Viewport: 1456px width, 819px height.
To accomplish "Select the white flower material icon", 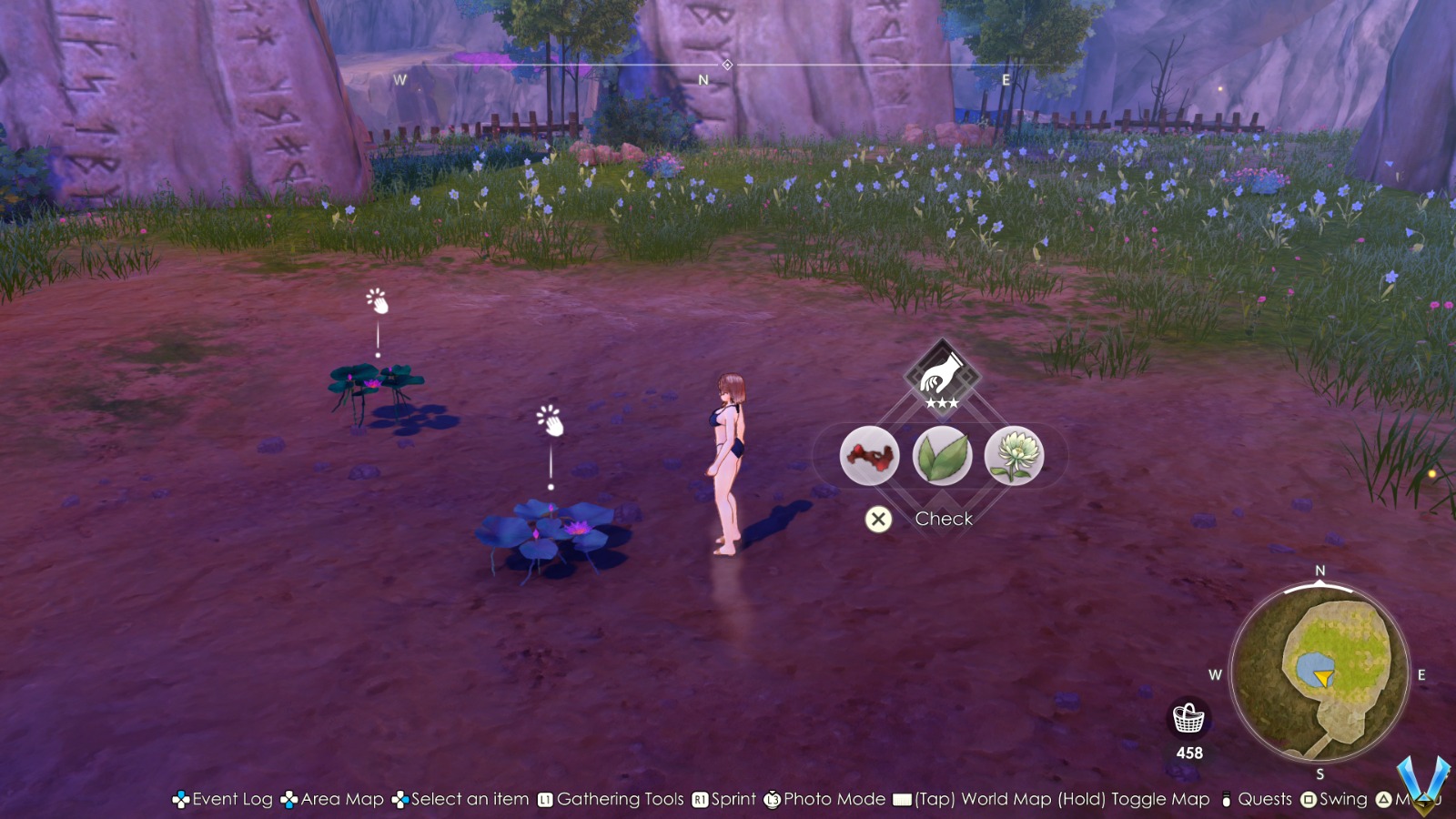I will point(1015,456).
